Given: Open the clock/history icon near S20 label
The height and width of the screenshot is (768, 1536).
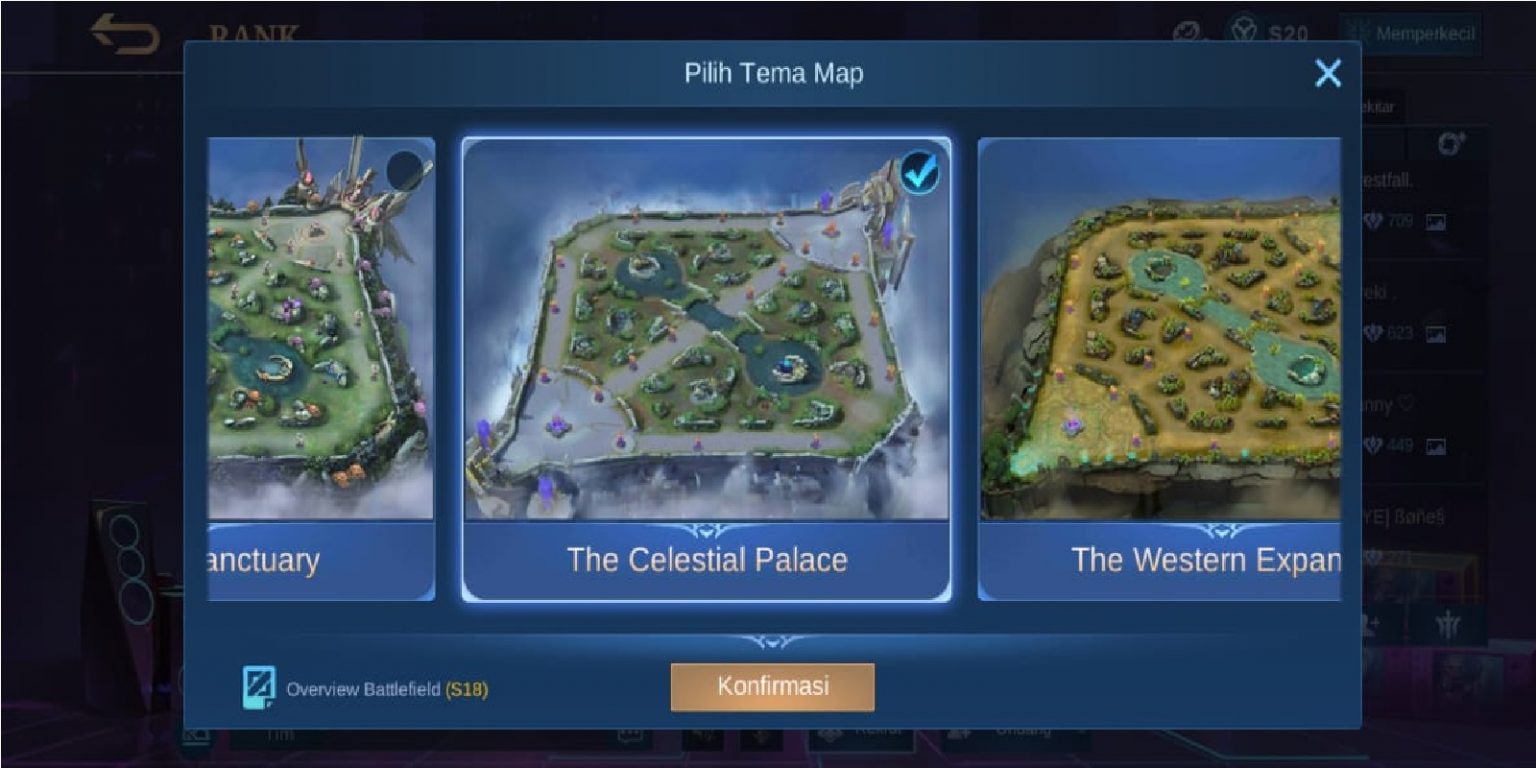Looking at the screenshot, I should (x=1185, y=30).
